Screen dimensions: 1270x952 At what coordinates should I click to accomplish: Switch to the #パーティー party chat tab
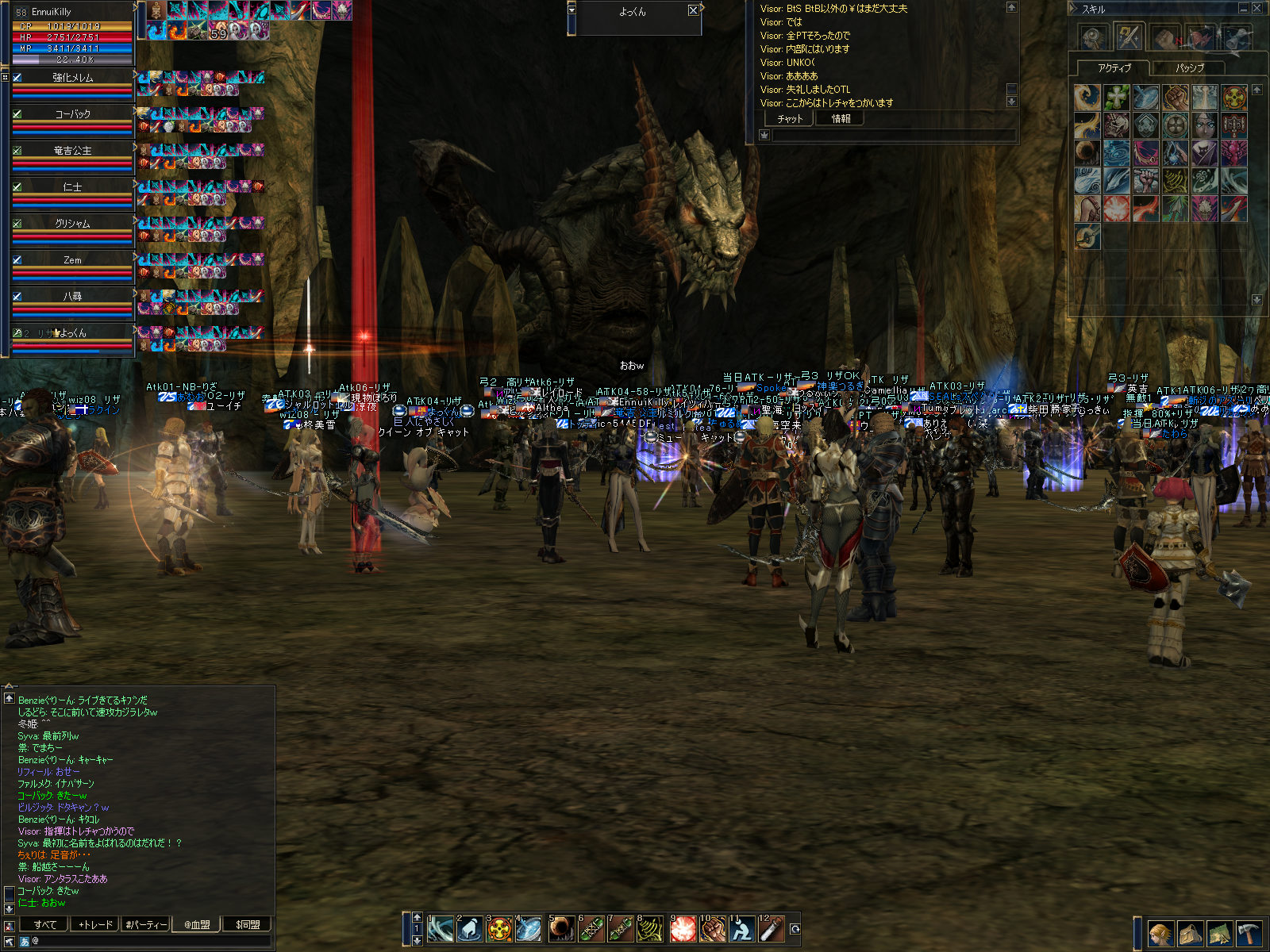click(146, 924)
